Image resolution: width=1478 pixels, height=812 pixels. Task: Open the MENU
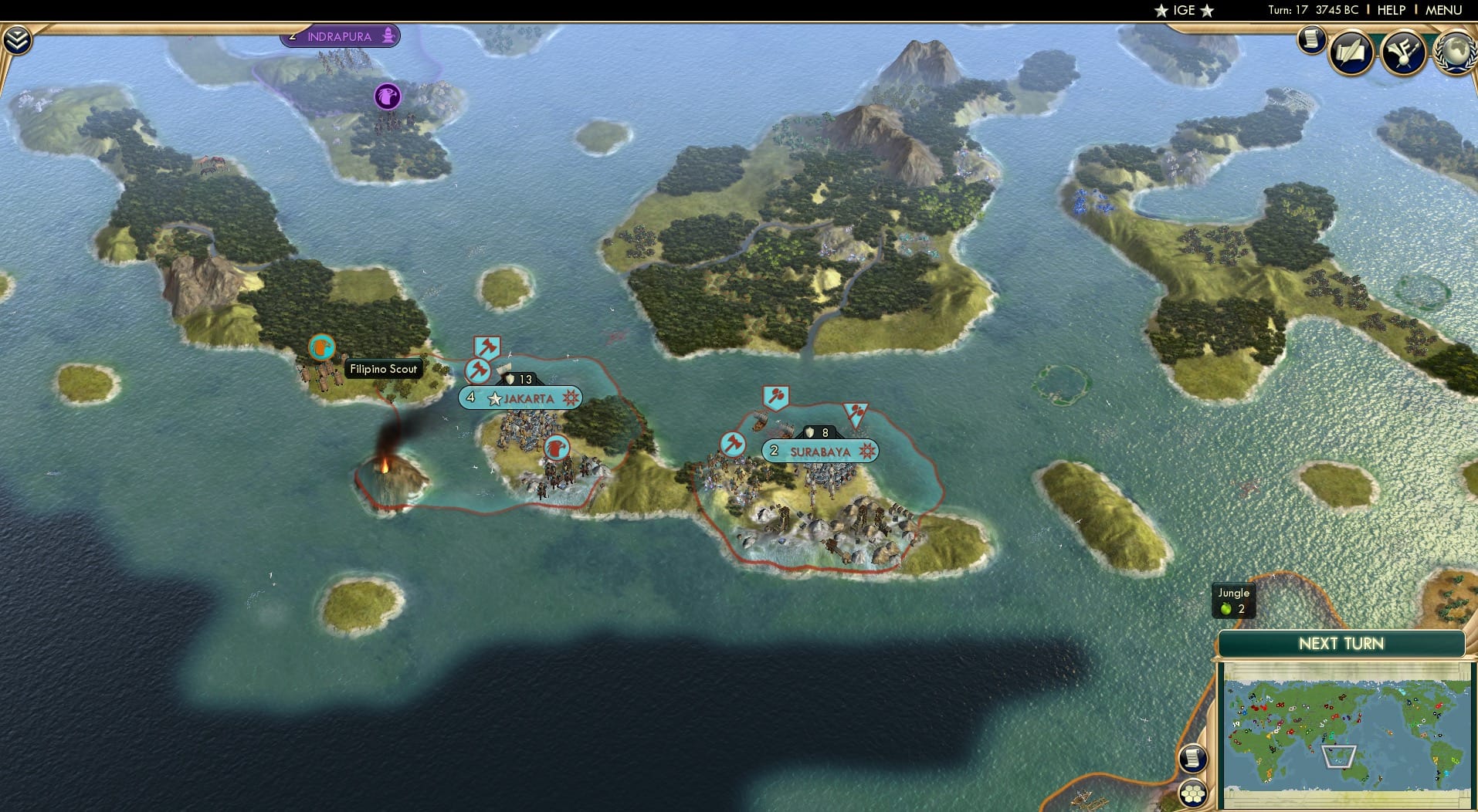click(1442, 10)
